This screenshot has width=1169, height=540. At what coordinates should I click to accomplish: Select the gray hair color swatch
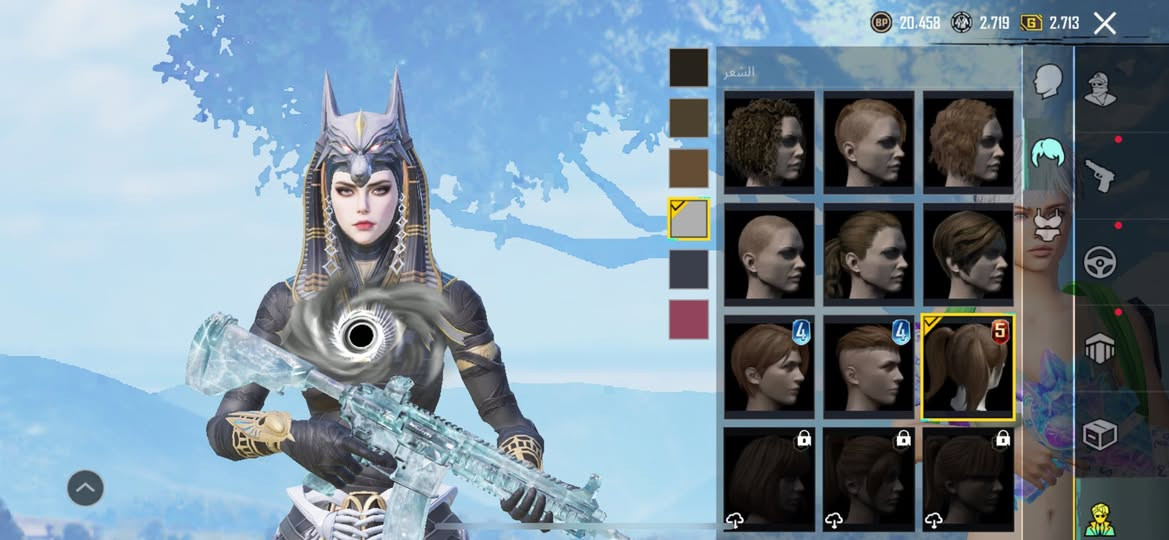click(x=688, y=219)
